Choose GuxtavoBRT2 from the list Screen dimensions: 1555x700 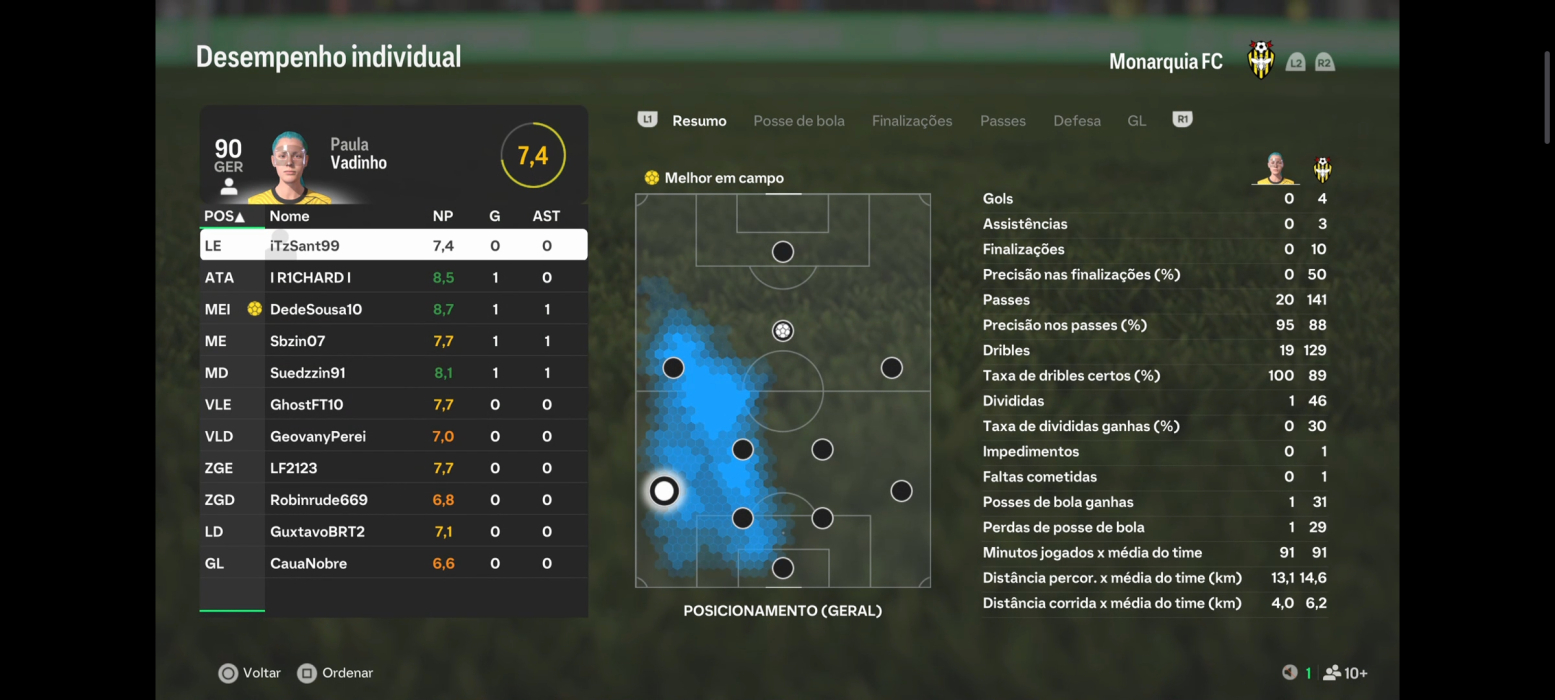[393, 532]
